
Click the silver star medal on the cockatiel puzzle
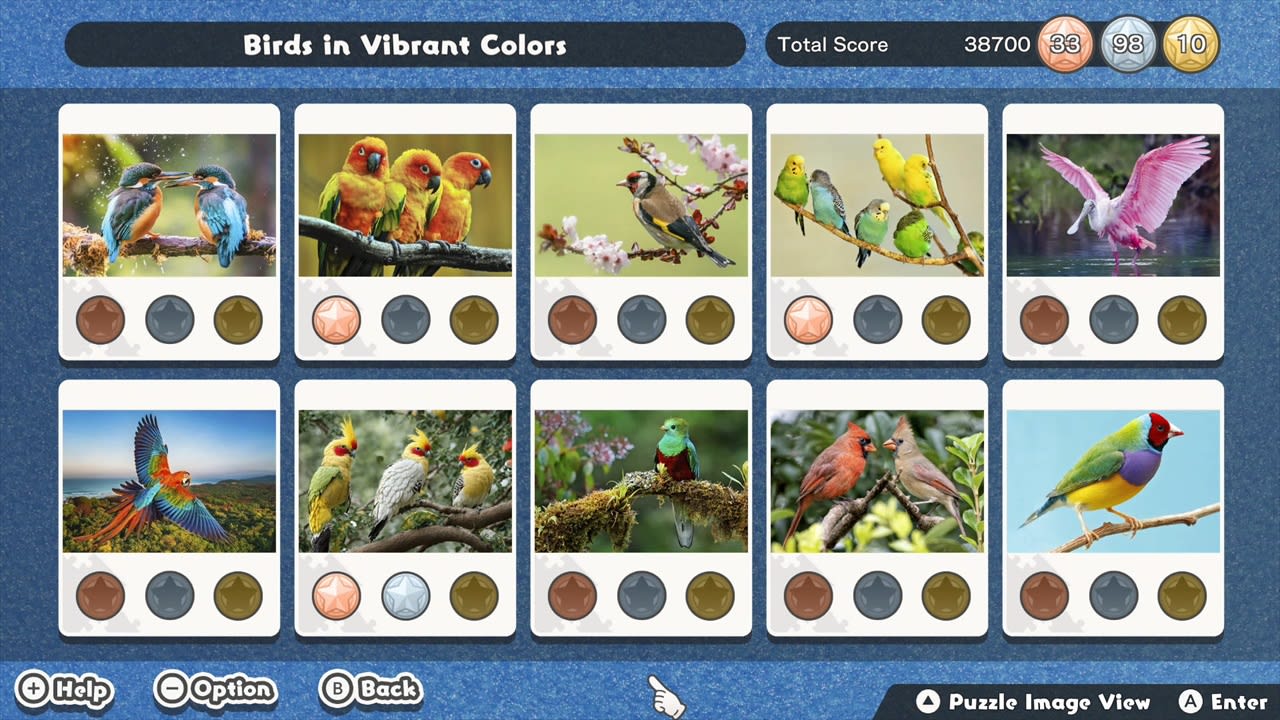click(405, 594)
